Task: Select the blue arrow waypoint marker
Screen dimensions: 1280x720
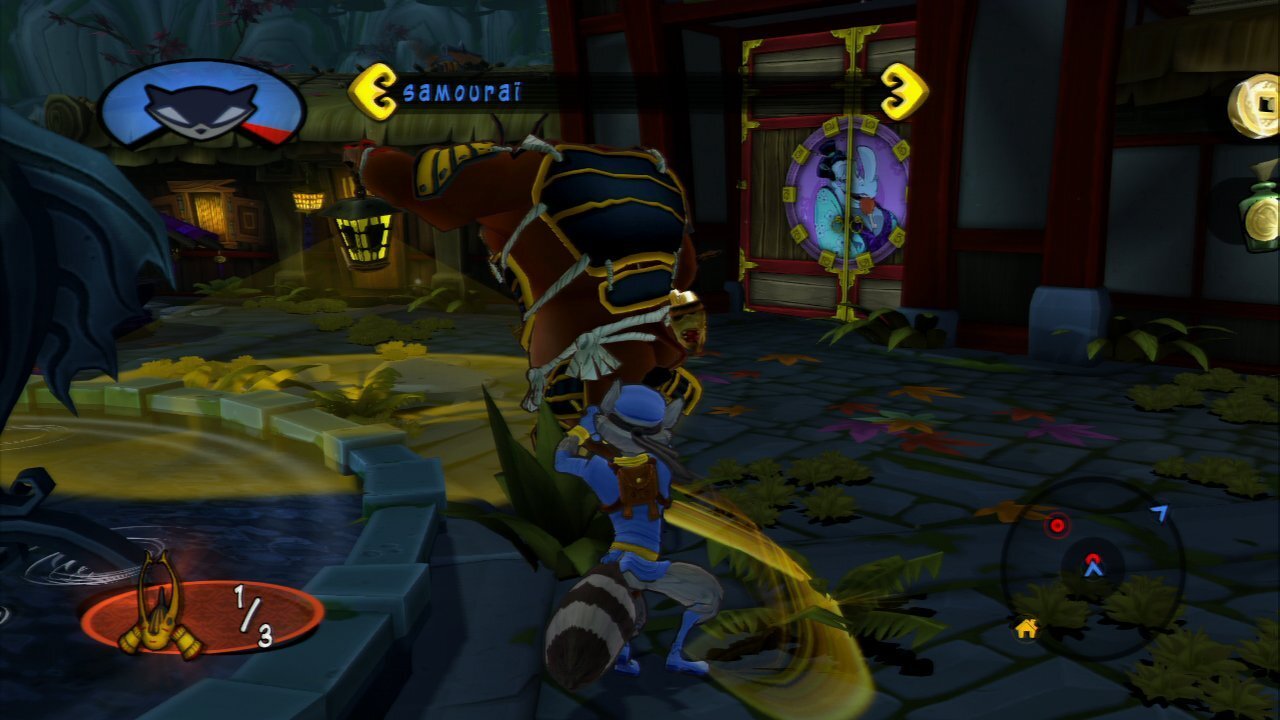Action: tap(1159, 513)
